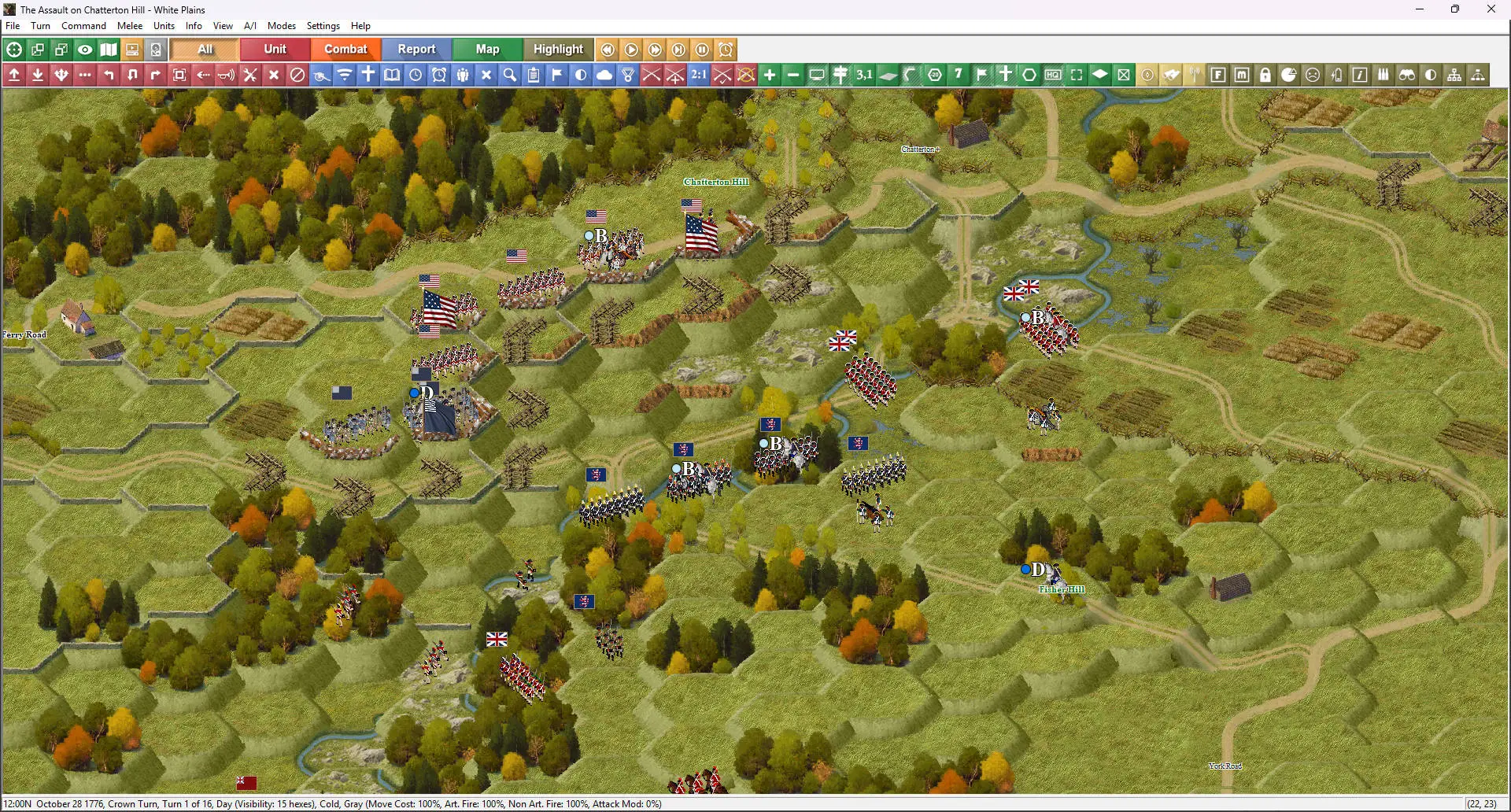Choose the Map toolbar tab
Image resolution: width=1511 pixels, height=812 pixels.
[487, 49]
